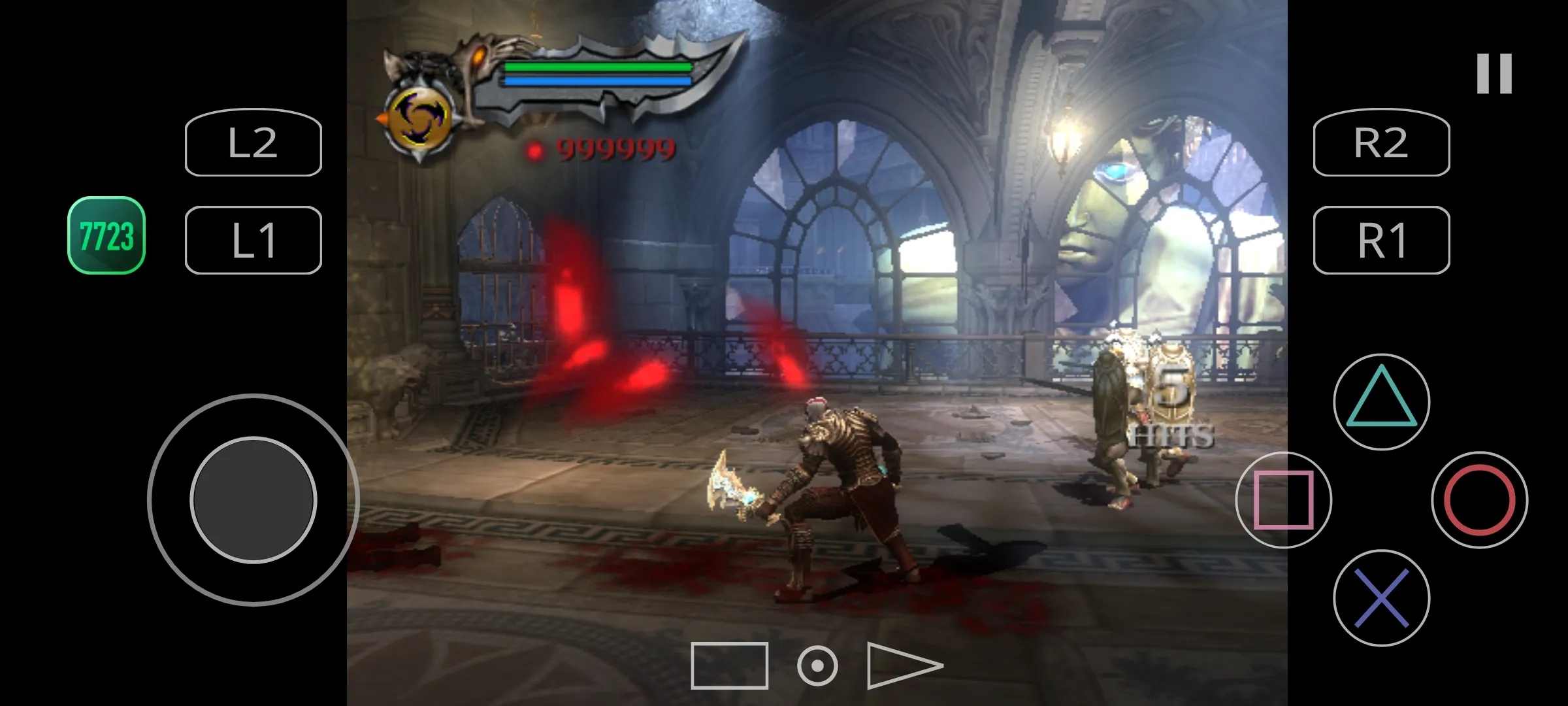This screenshot has width=1568, height=706.
Task: Tap the R2 shoulder button
Action: tap(1381, 143)
